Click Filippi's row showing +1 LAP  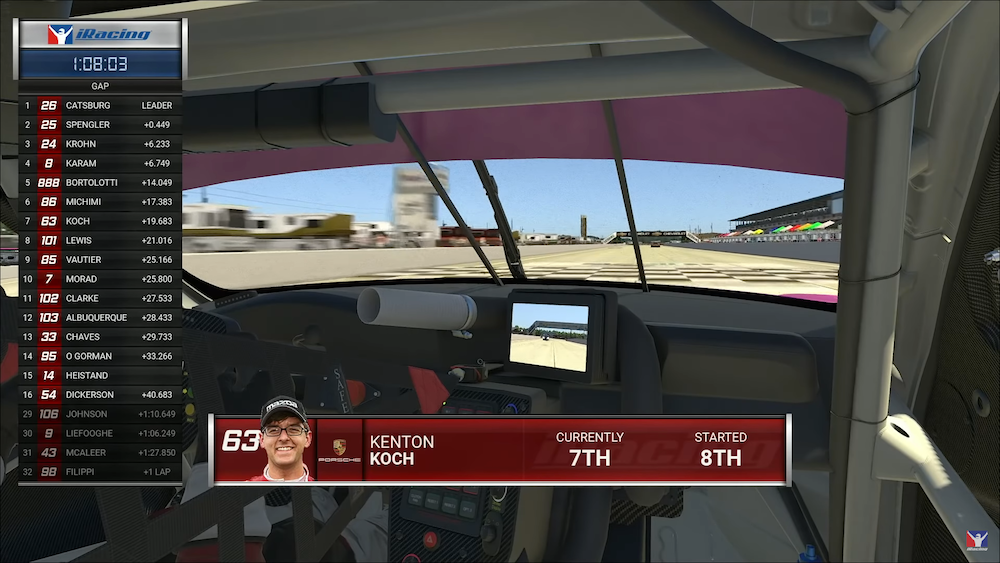[x=100, y=472]
